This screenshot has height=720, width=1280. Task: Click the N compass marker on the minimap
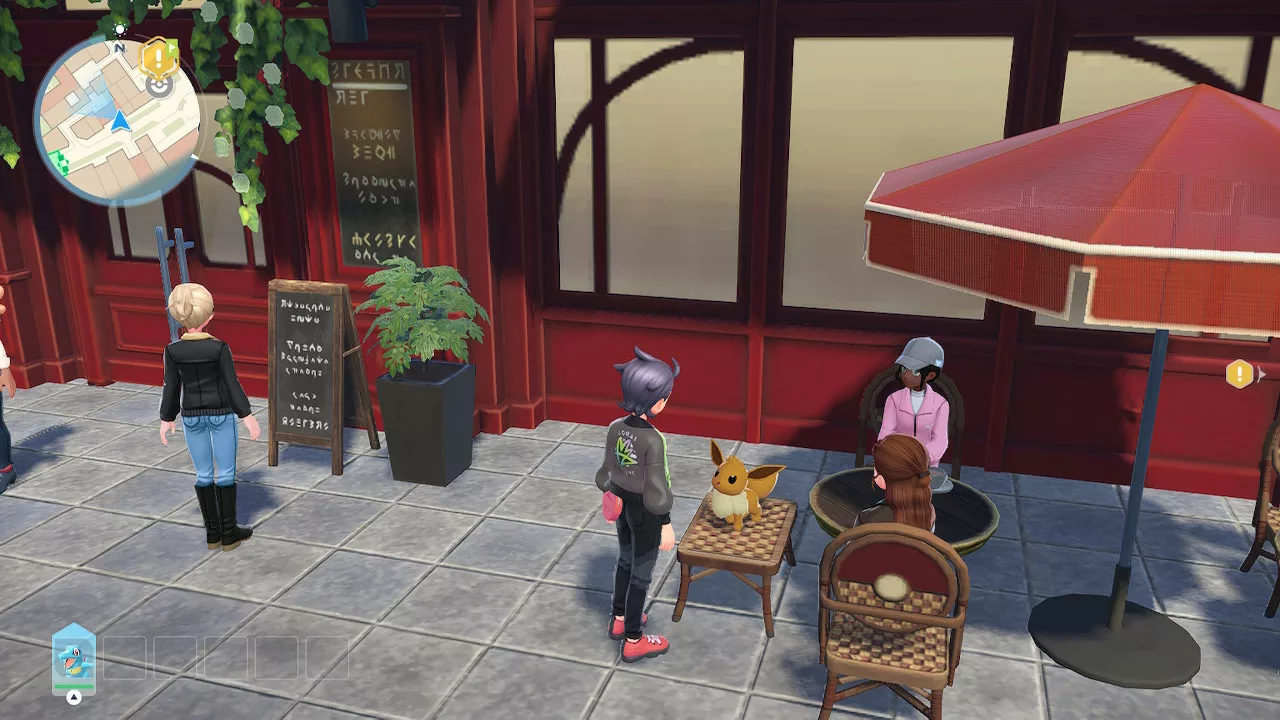coord(119,47)
